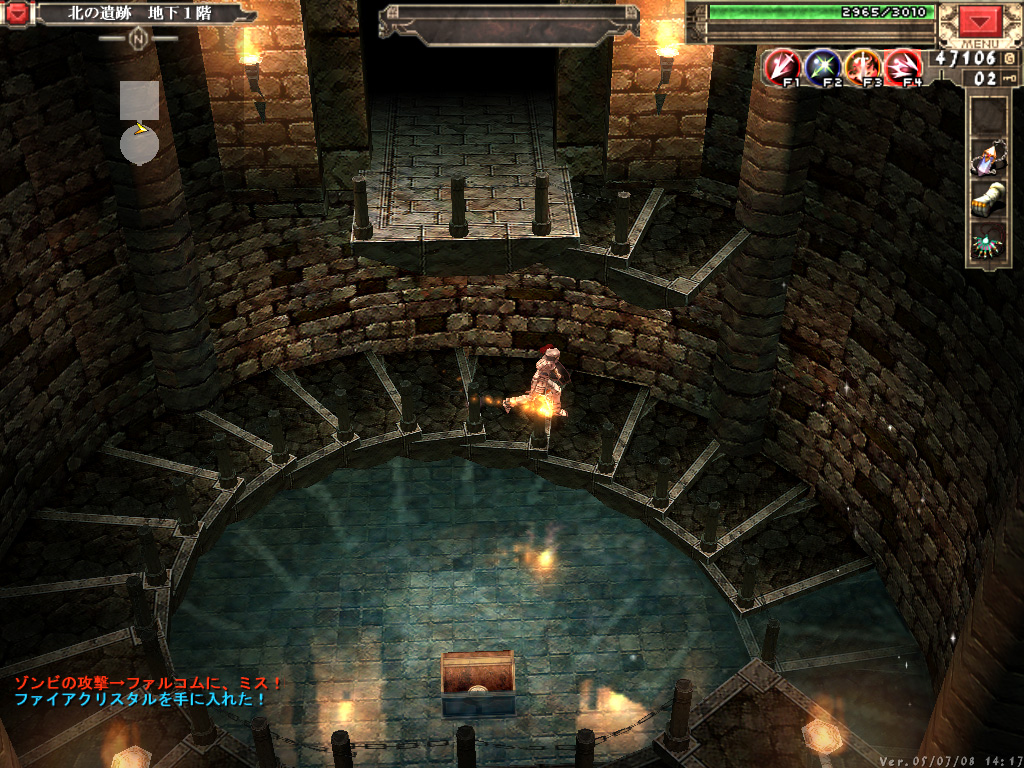Click the dungeon minimap
The width and height of the screenshot is (1024, 768).
pos(139,122)
